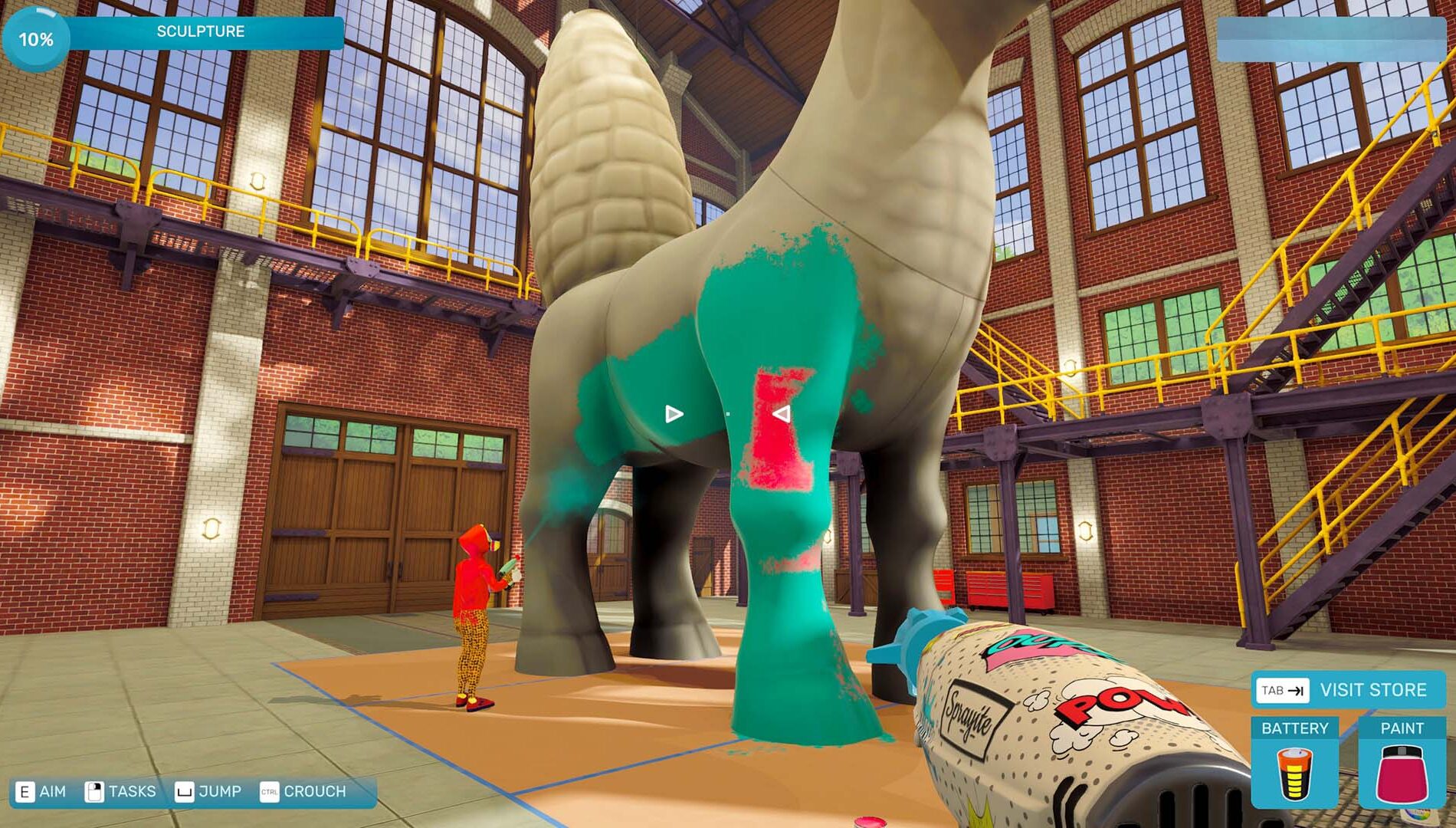The image size is (1456, 828).
Task: Select the SCULPTURE title banner
Action: pyautogui.click(x=199, y=31)
